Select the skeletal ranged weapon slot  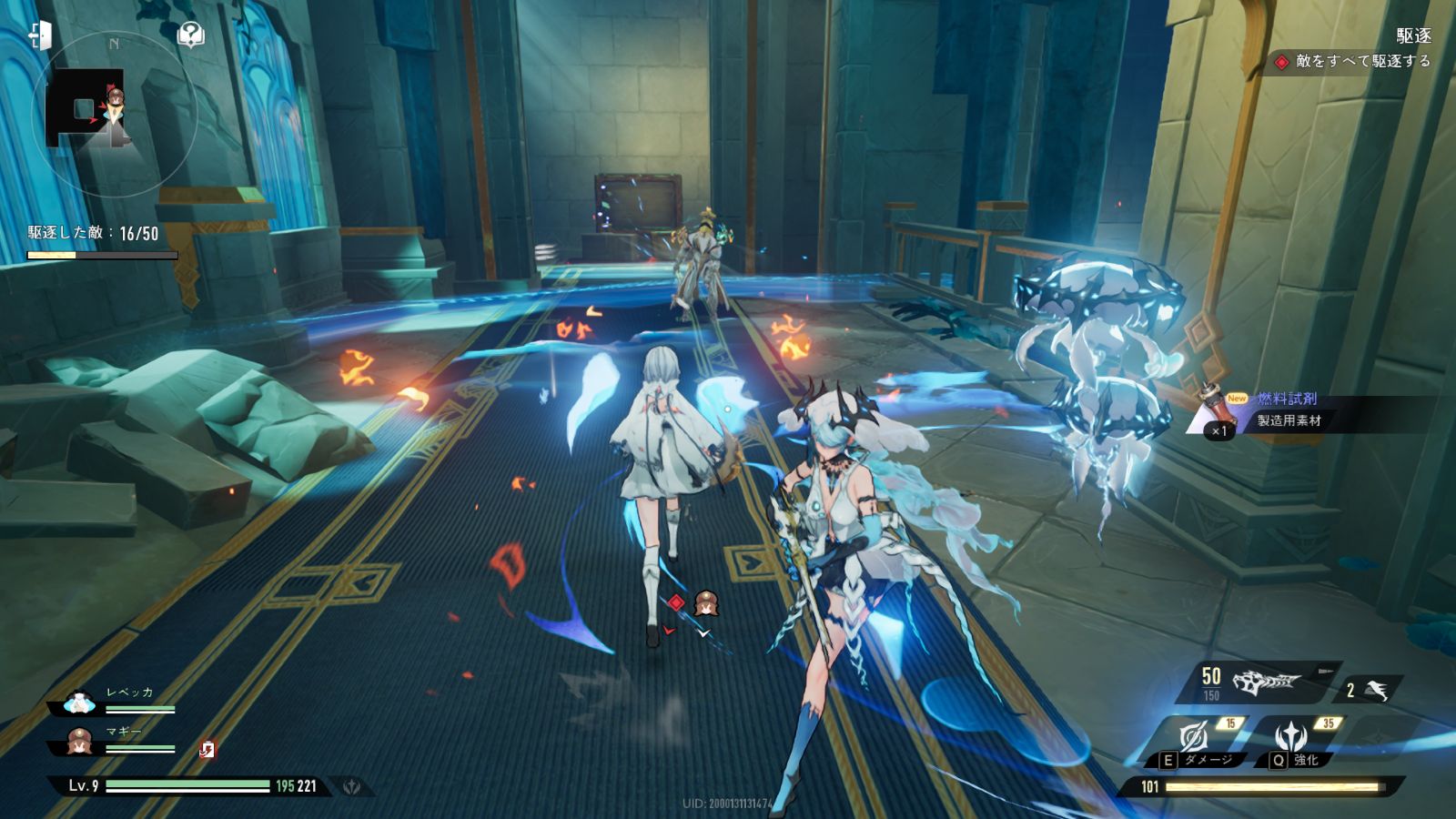(1267, 682)
